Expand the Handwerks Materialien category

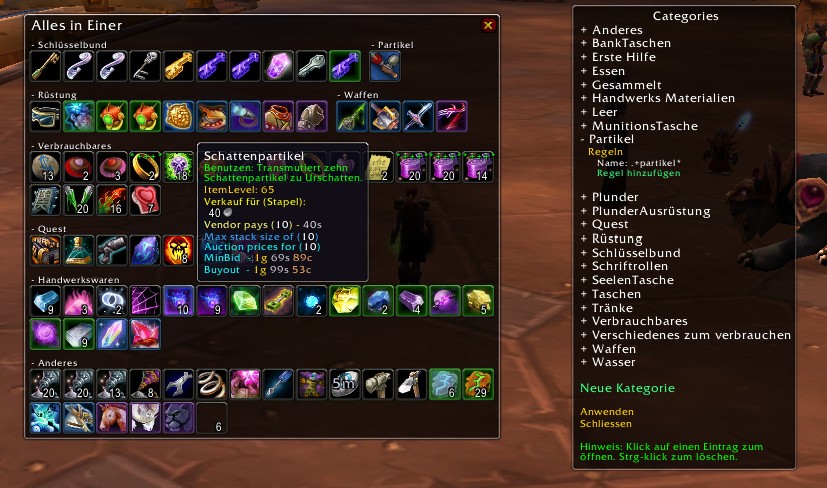(662, 98)
